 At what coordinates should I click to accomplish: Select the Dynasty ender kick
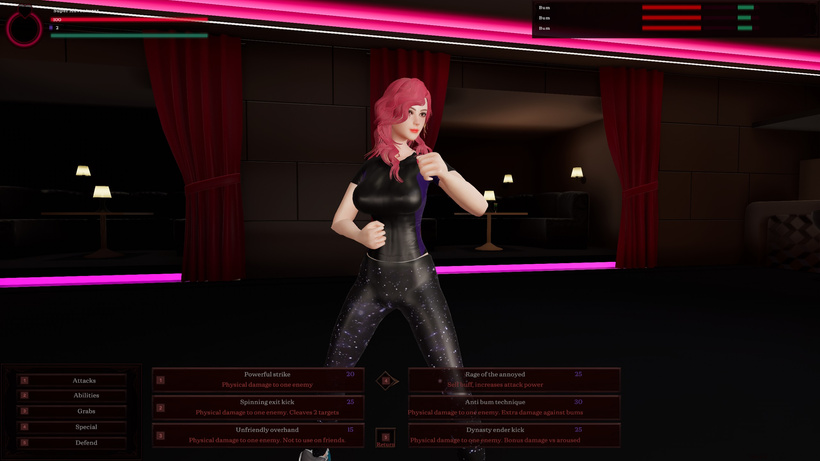(x=514, y=435)
